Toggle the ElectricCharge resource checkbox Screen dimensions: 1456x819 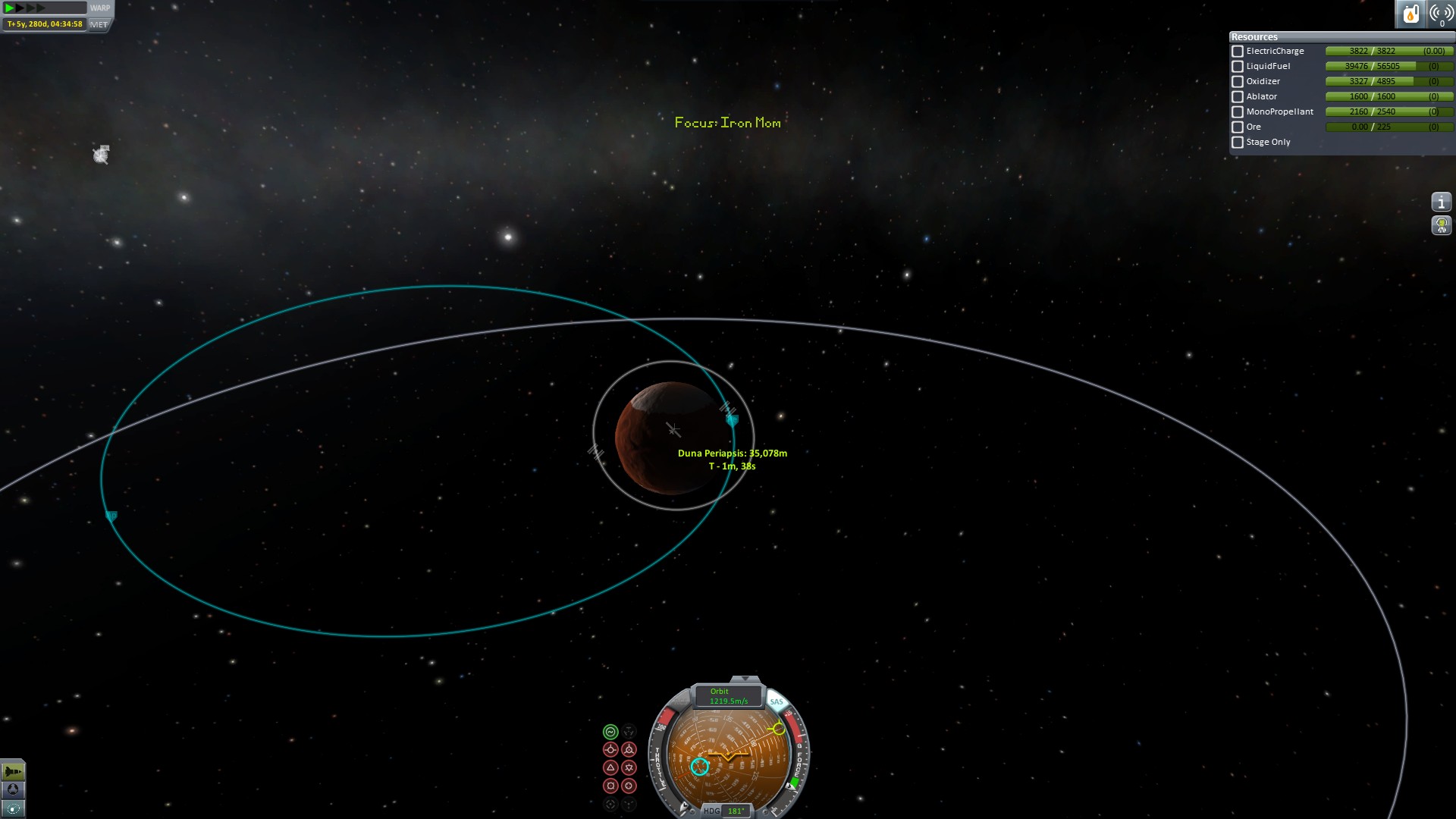tap(1238, 52)
